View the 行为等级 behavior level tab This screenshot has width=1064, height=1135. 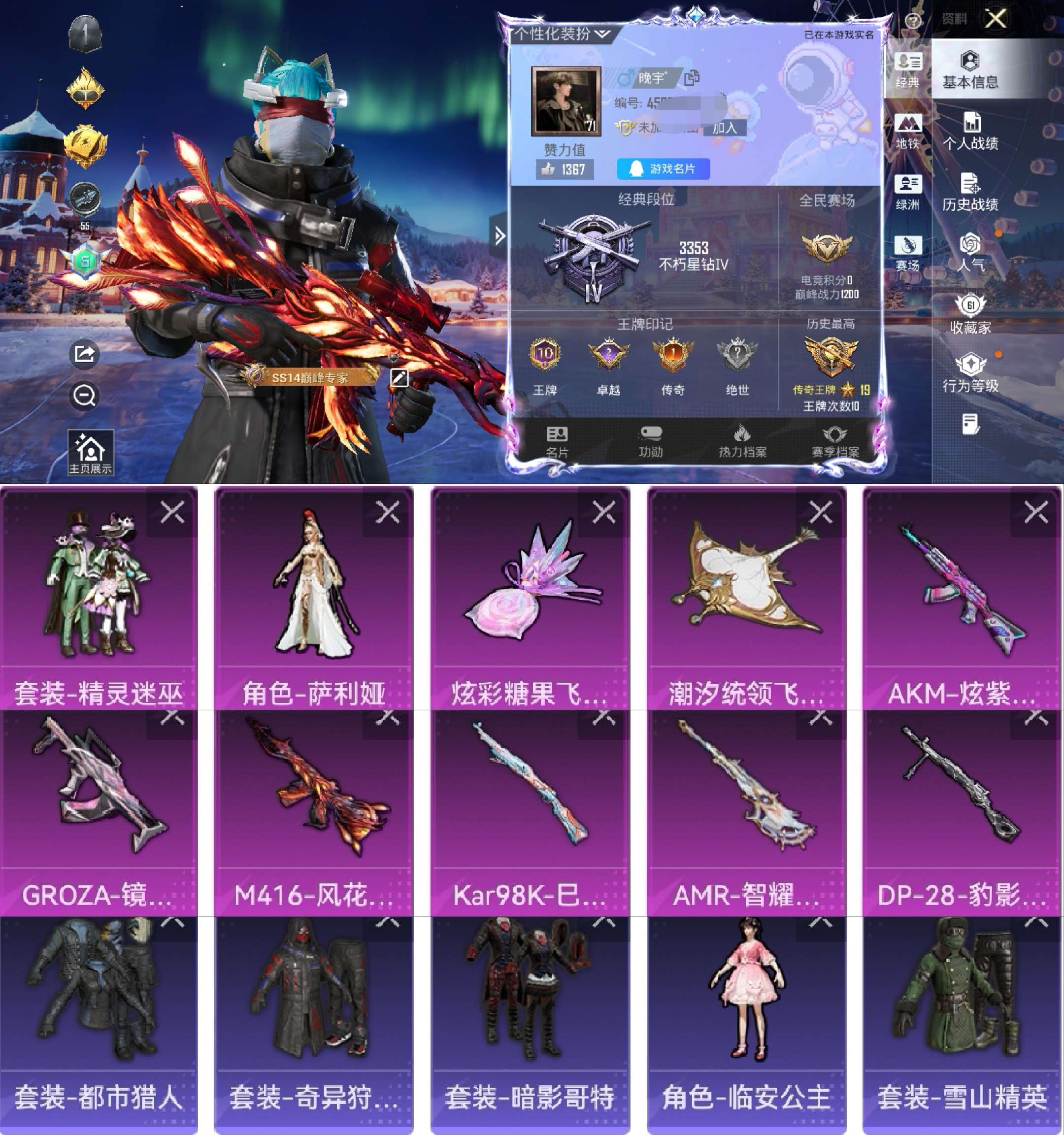tap(970, 373)
